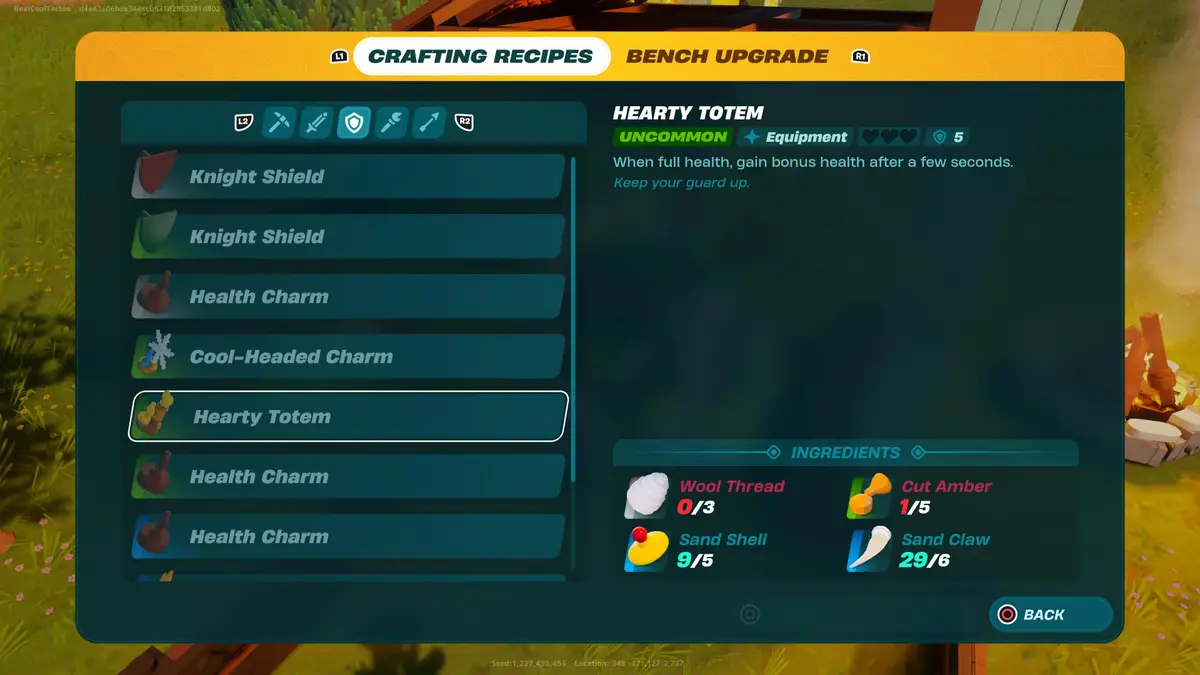The image size is (1200, 675).
Task: Choose the green Knight Shield recipe
Action: point(348,237)
